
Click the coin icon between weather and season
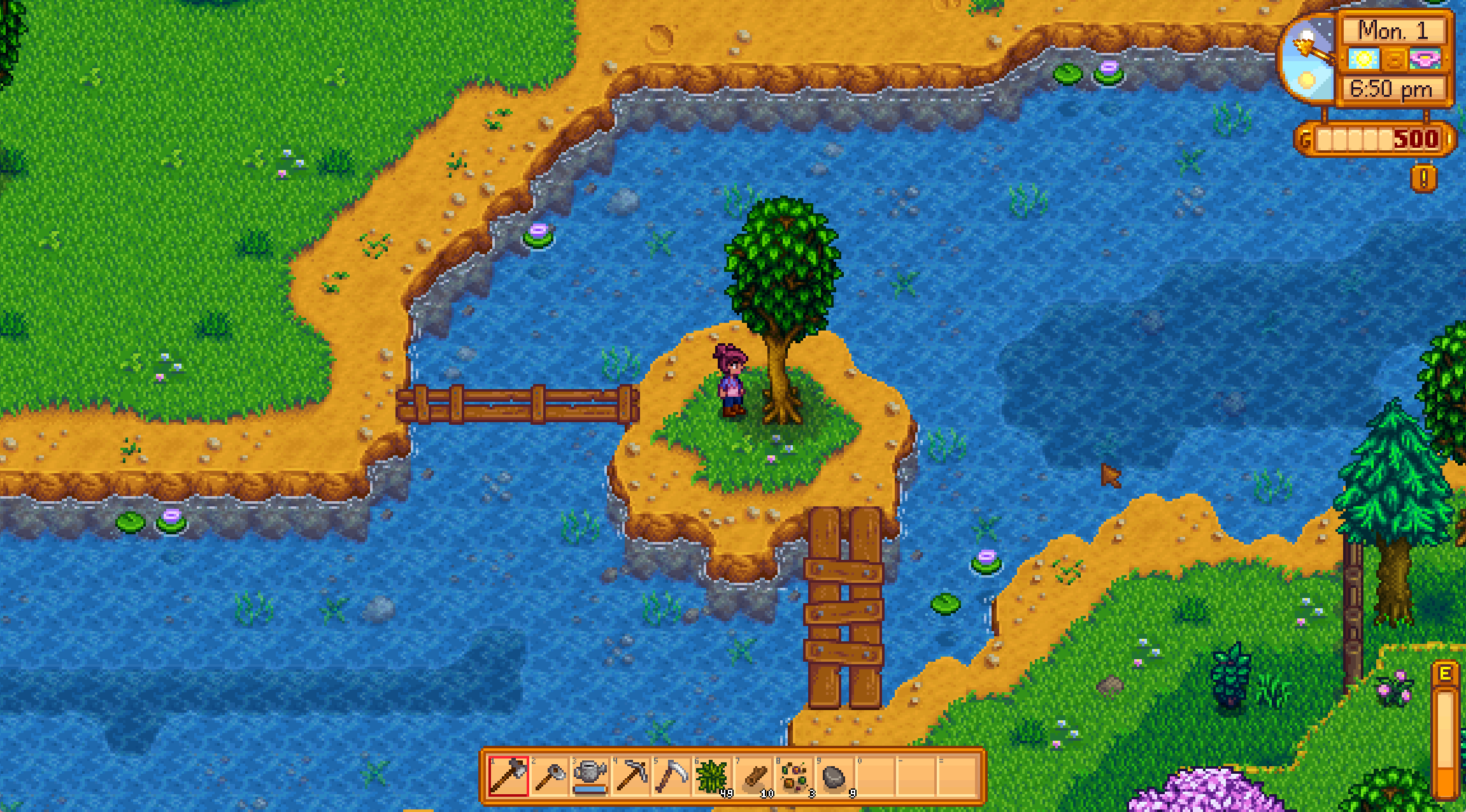[x=1394, y=59]
